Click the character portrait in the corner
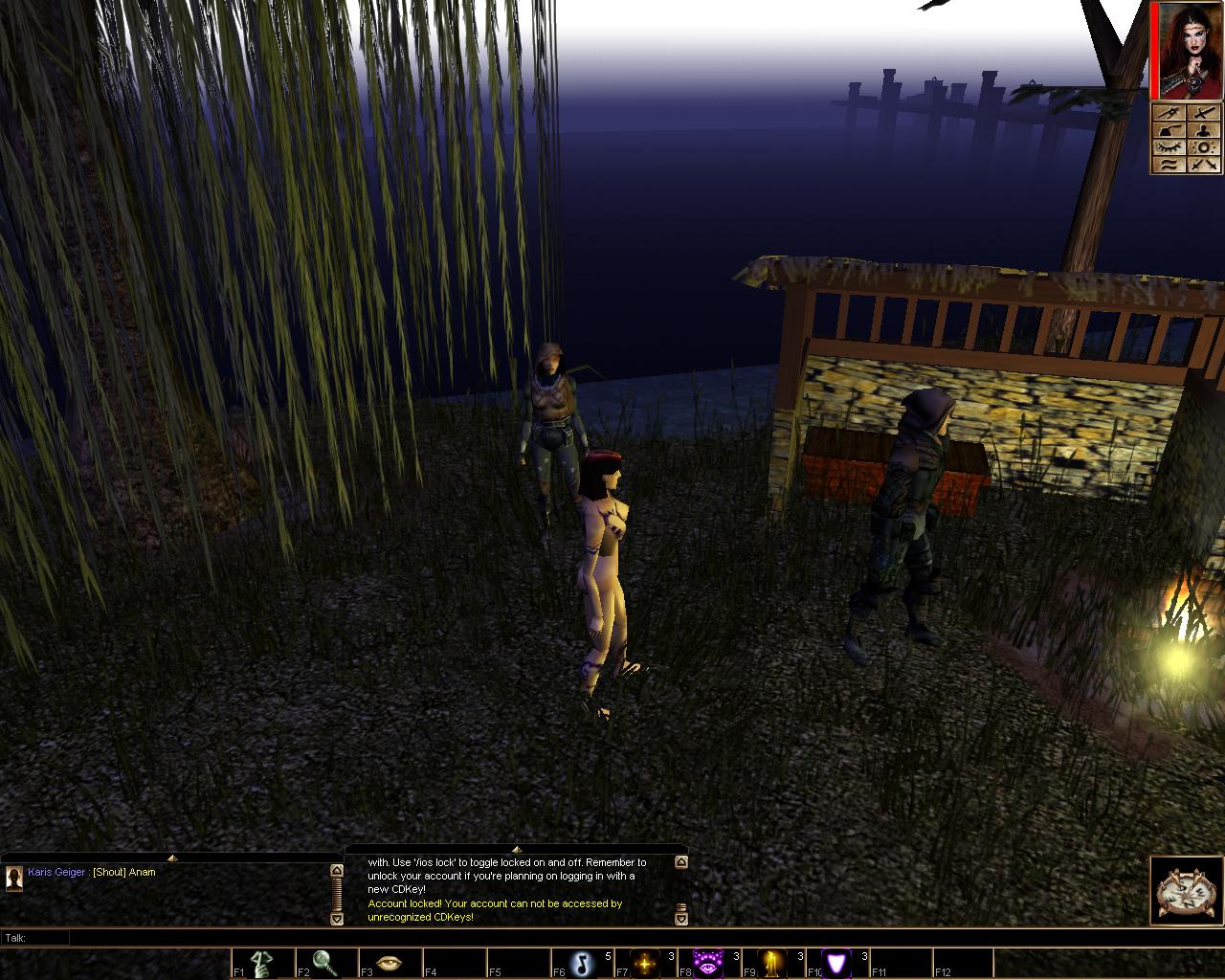 click(x=1188, y=50)
